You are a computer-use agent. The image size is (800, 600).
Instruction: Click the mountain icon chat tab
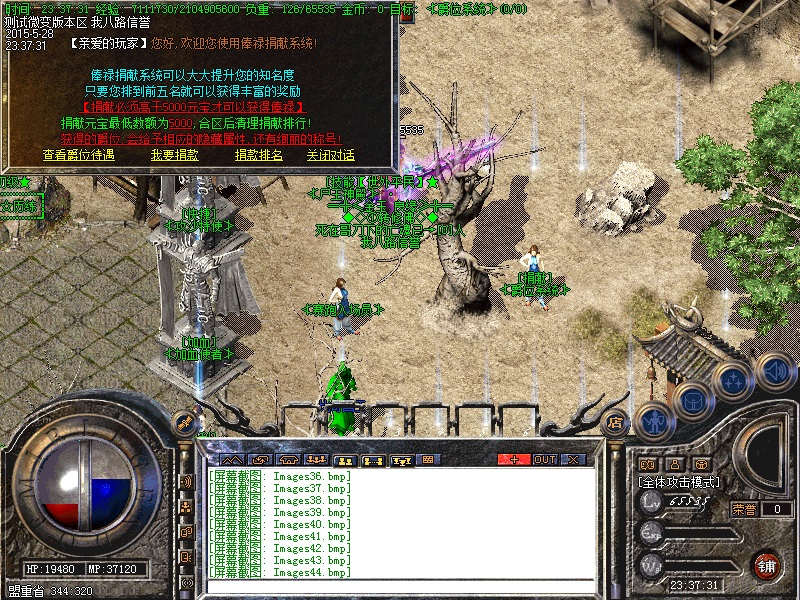pos(231,459)
